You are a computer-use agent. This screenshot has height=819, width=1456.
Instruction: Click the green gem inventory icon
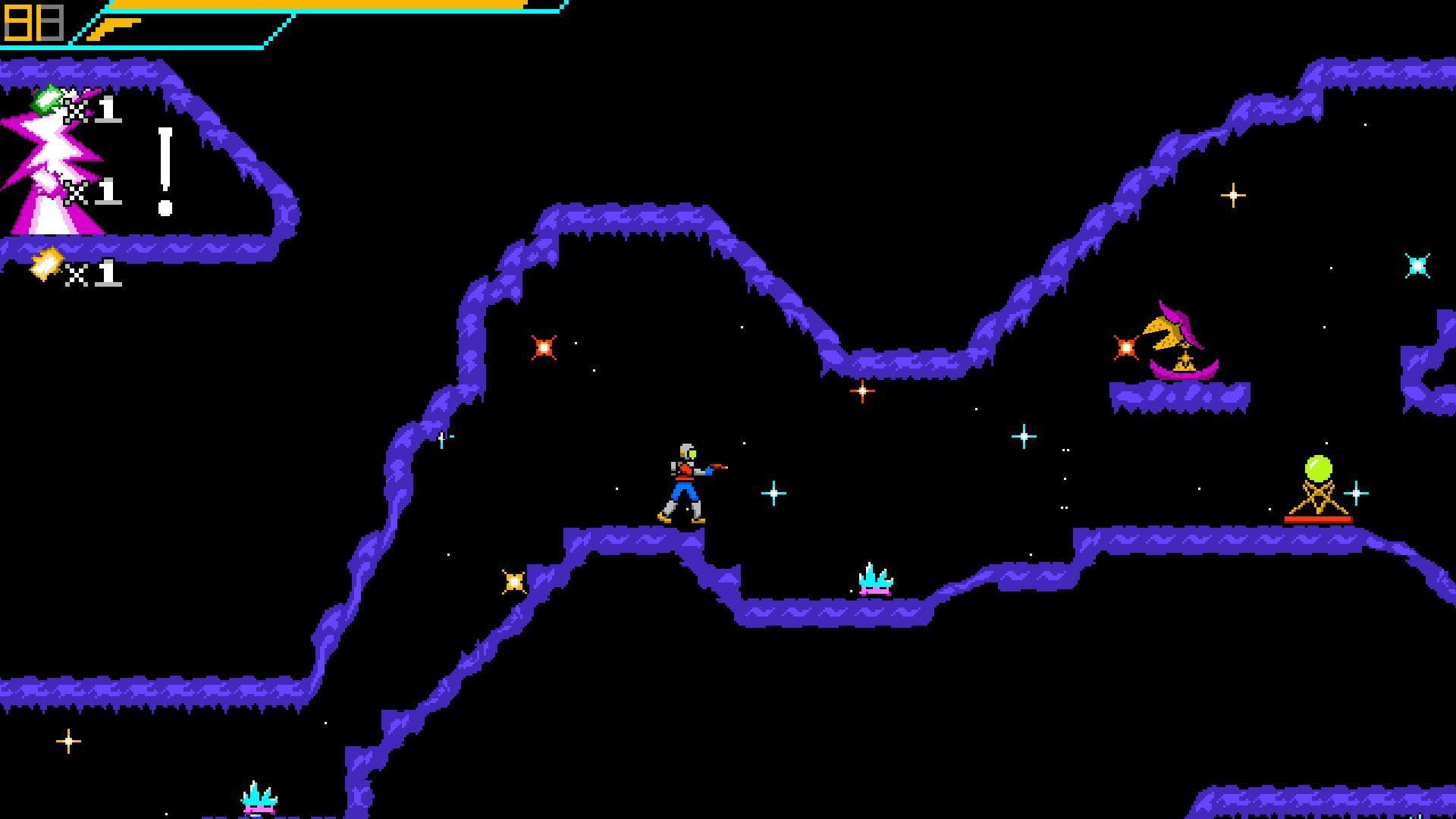pos(45,99)
